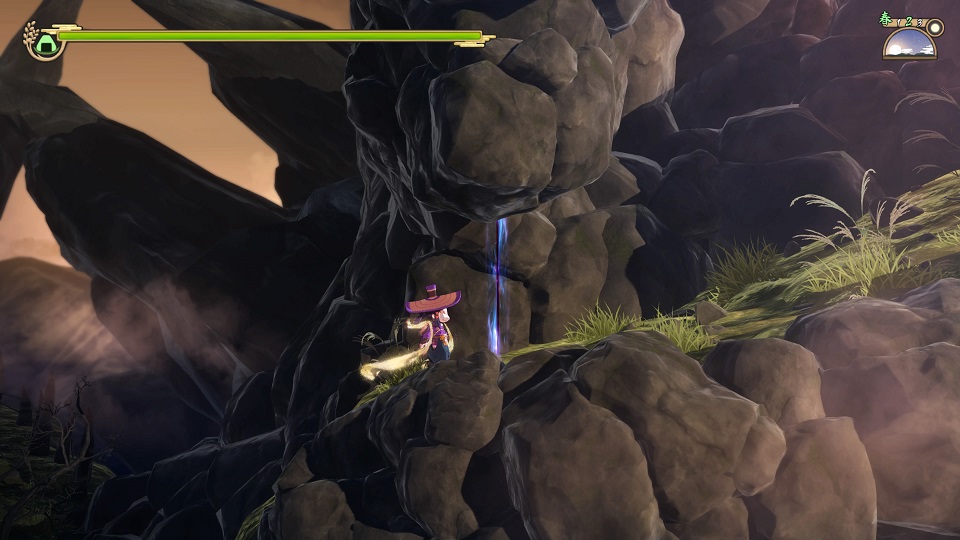This screenshot has height=540, width=960.
Task: Select the time-of-day sky dial
Action: click(x=909, y=44)
